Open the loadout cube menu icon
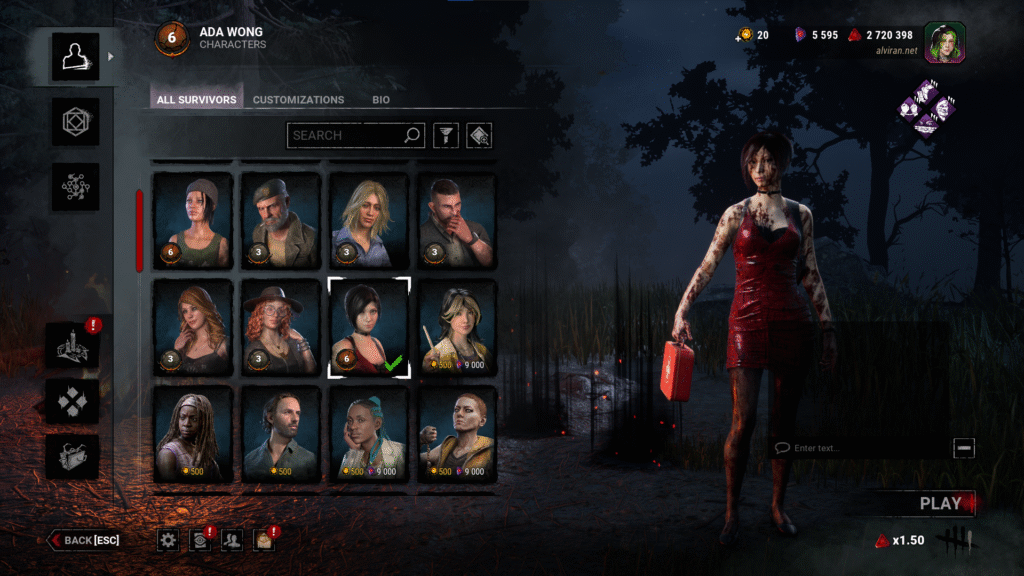The height and width of the screenshot is (576, 1024). click(x=76, y=122)
